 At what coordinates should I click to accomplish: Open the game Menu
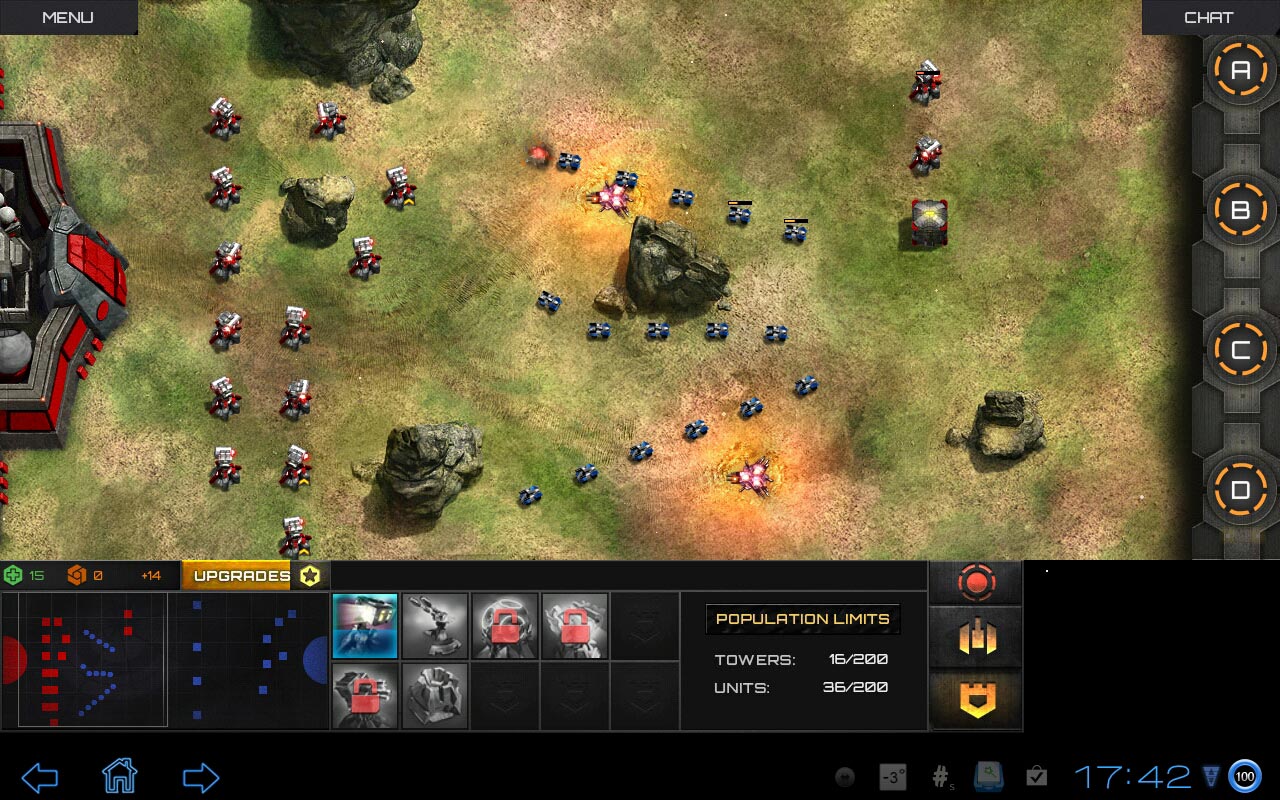(x=68, y=17)
